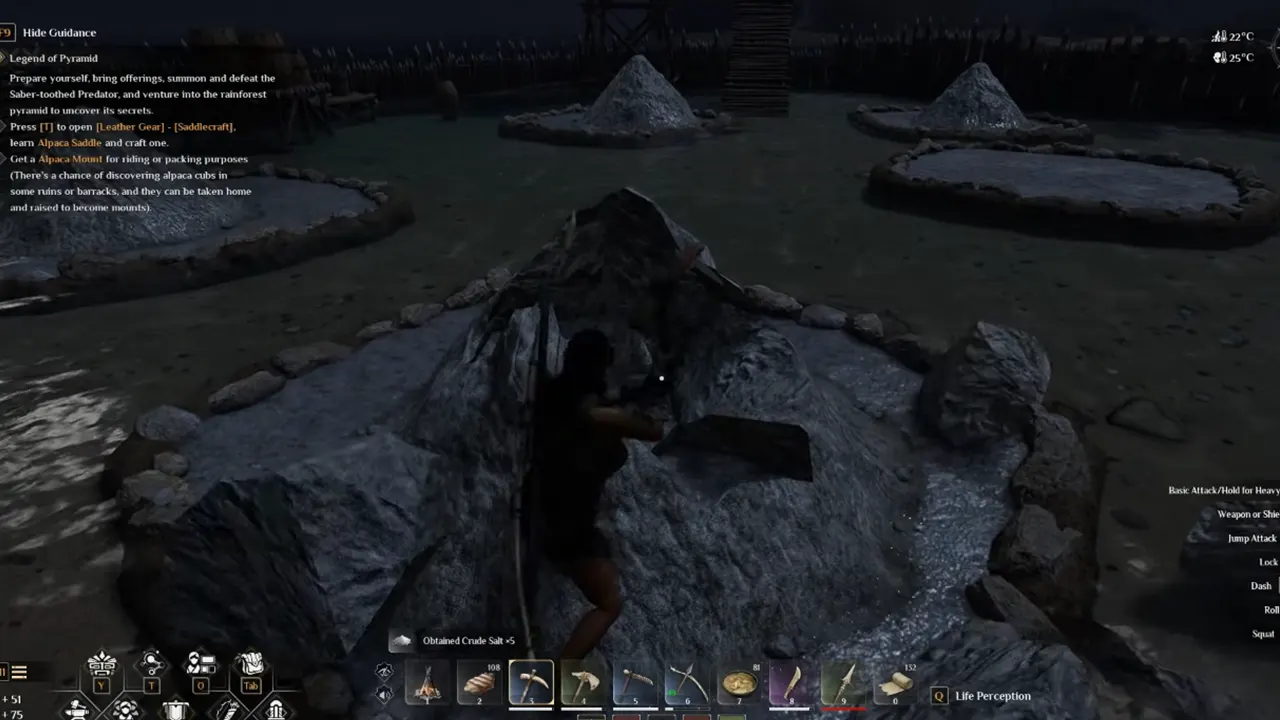This screenshot has width=1280, height=720.
Task: Select the highlighted pickaxe slot
Action: [x=531, y=684]
